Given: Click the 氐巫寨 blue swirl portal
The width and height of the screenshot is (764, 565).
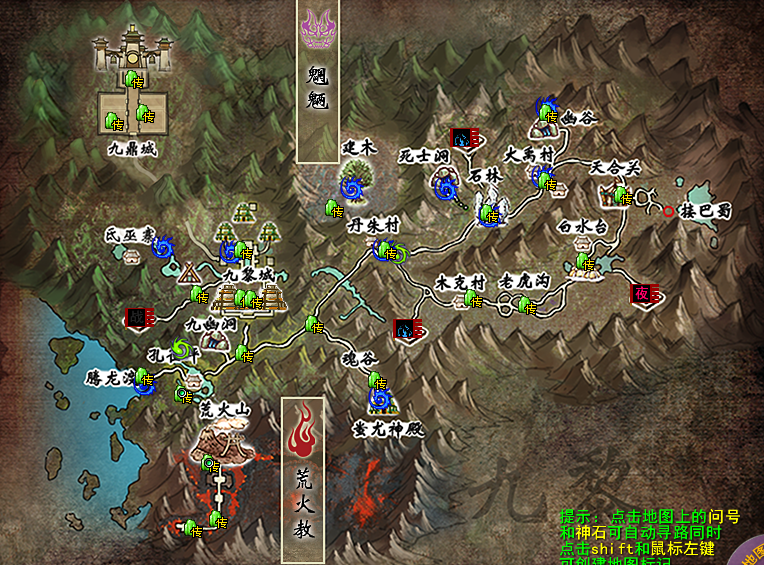Looking at the screenshot, I should 166,247.
